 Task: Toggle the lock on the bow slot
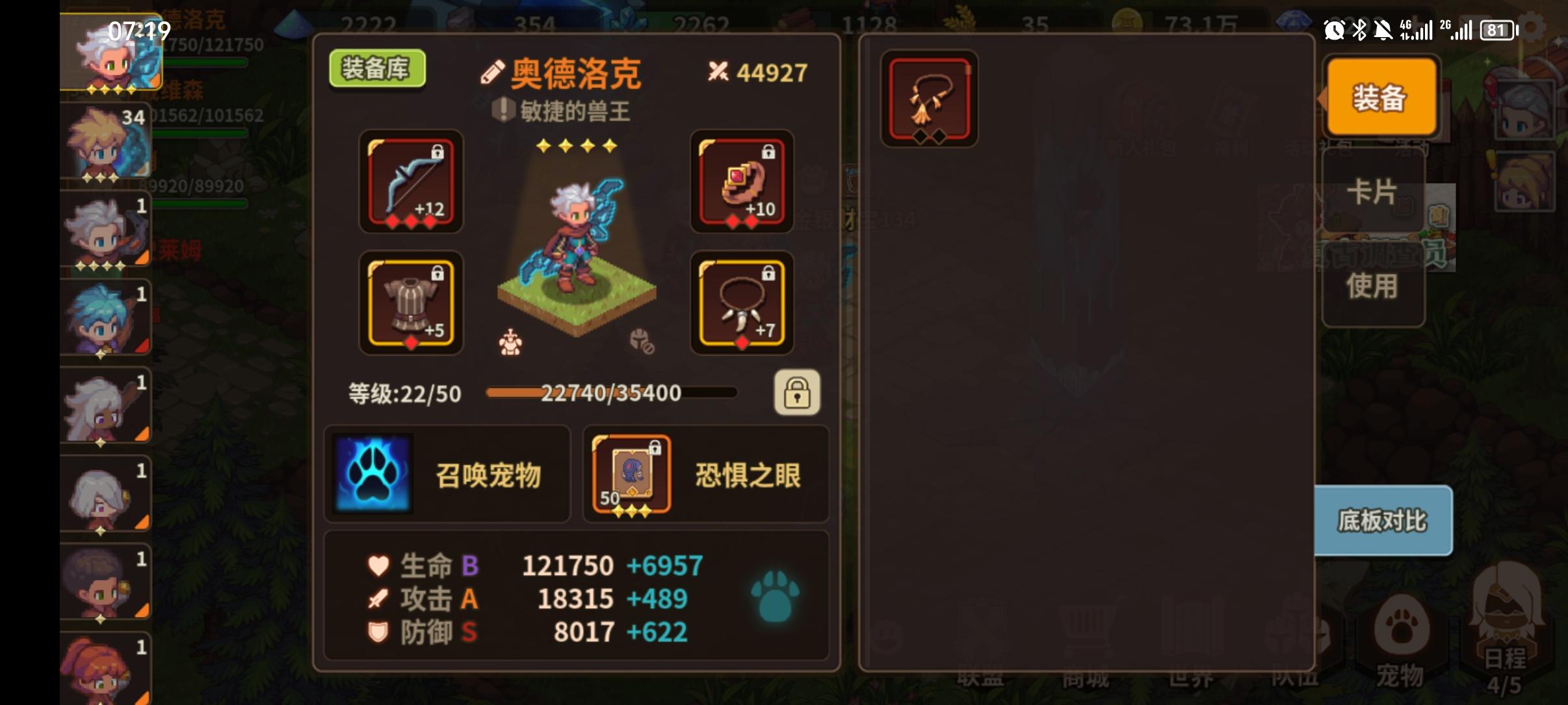click(x=439, y=150)
